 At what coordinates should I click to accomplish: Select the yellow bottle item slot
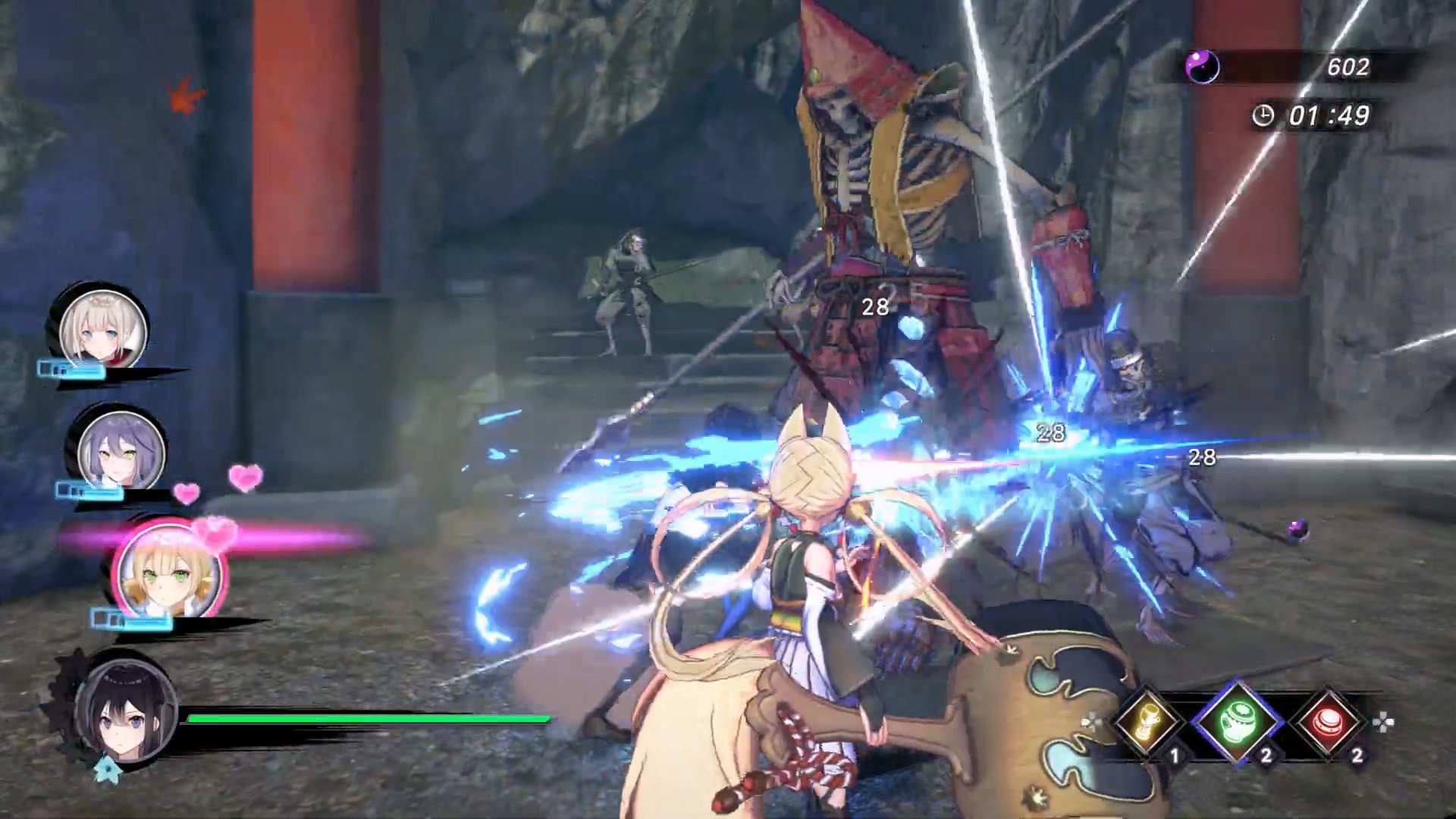pyautogui.click(x=1147, y=722)
